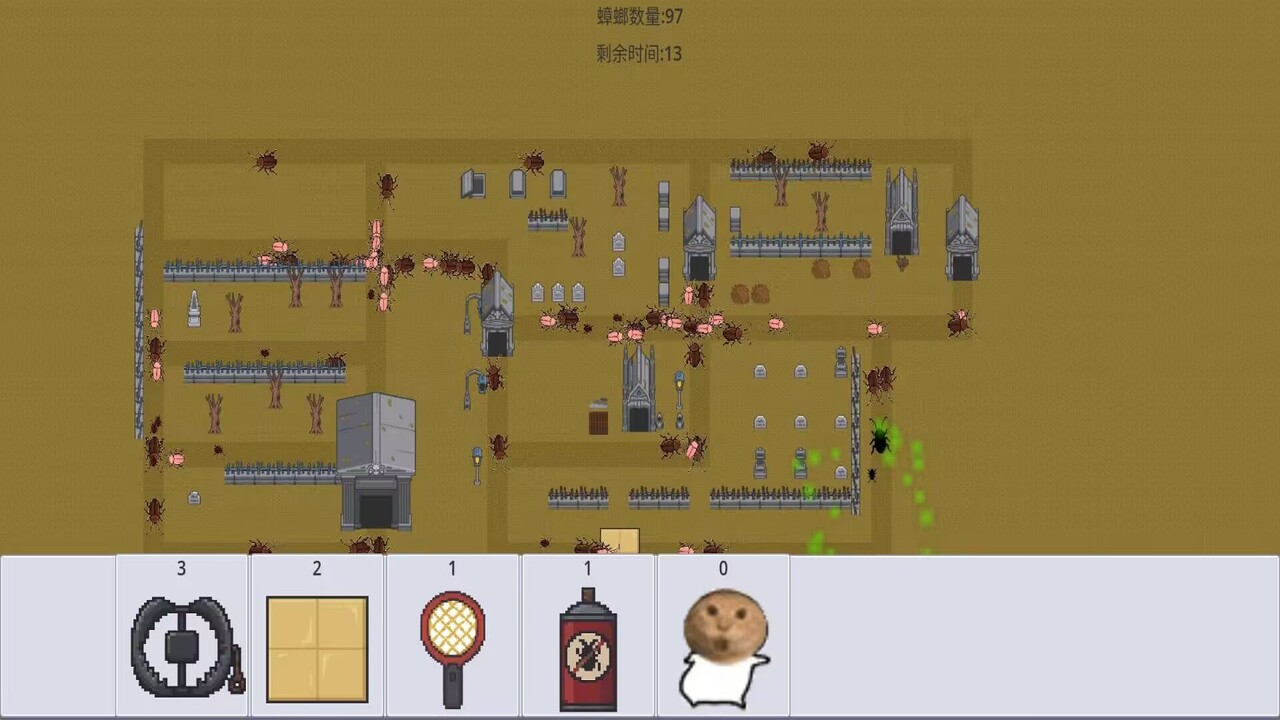Click the cardboard box placed on the map
The height and width of the screenshot is (720, 1280).
tap(620, 537)
